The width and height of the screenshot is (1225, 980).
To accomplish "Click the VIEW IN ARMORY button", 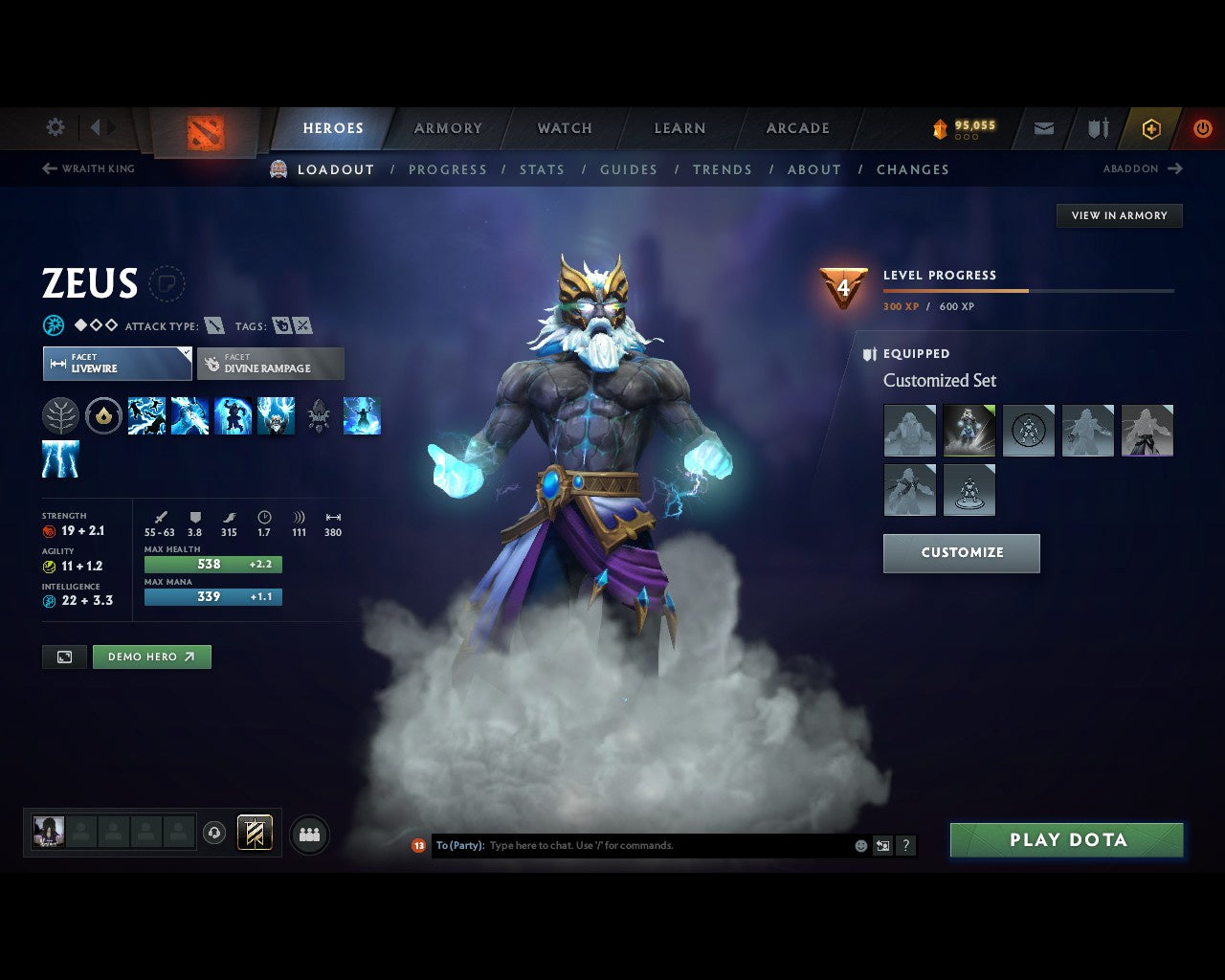I will (x=1119, y=215).
